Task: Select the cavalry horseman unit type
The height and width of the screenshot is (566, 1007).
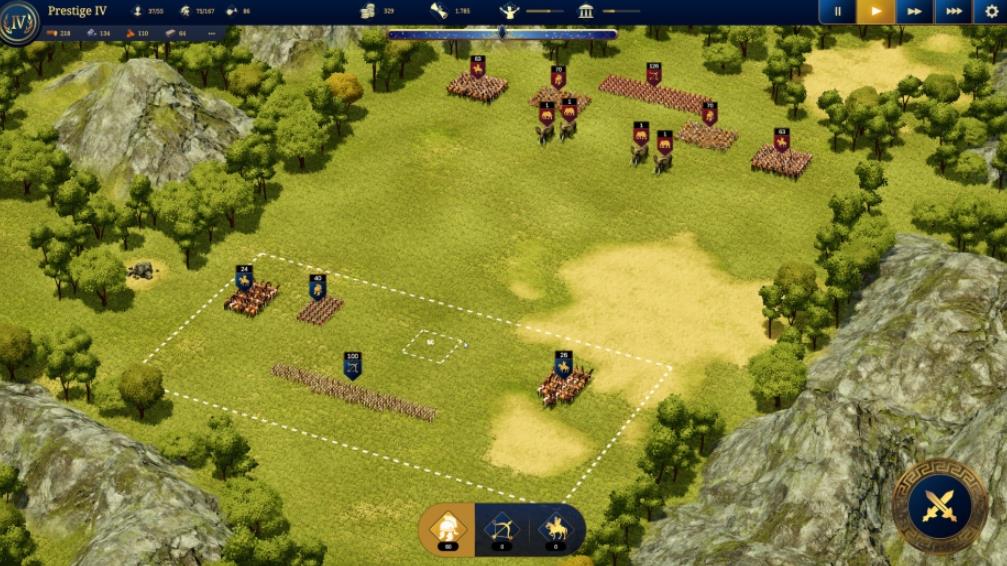Action: (x=555, y=526)
